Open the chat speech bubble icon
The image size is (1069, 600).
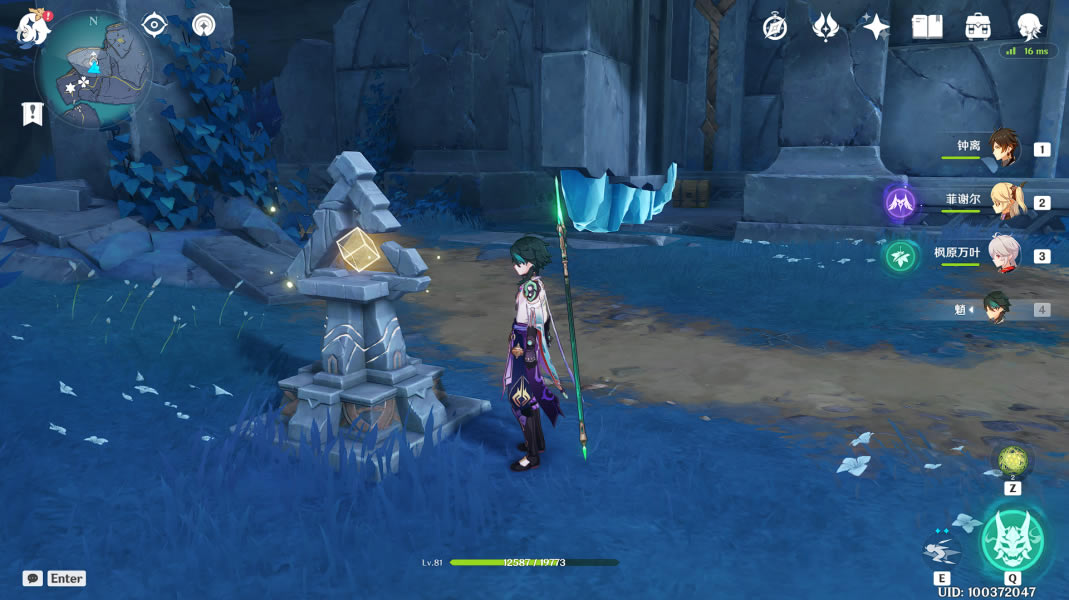click(33, 578)
